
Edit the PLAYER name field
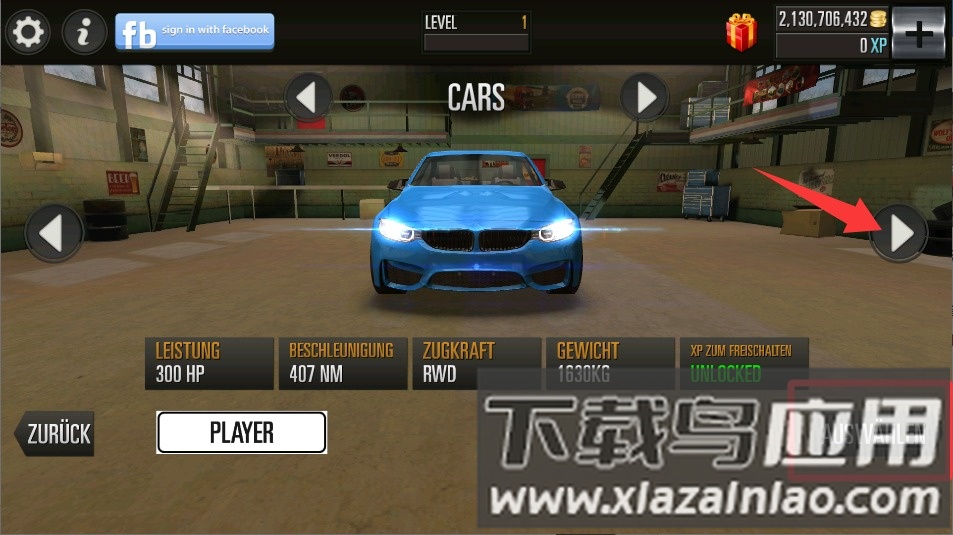pyautogui.click(x=241, y=432)
